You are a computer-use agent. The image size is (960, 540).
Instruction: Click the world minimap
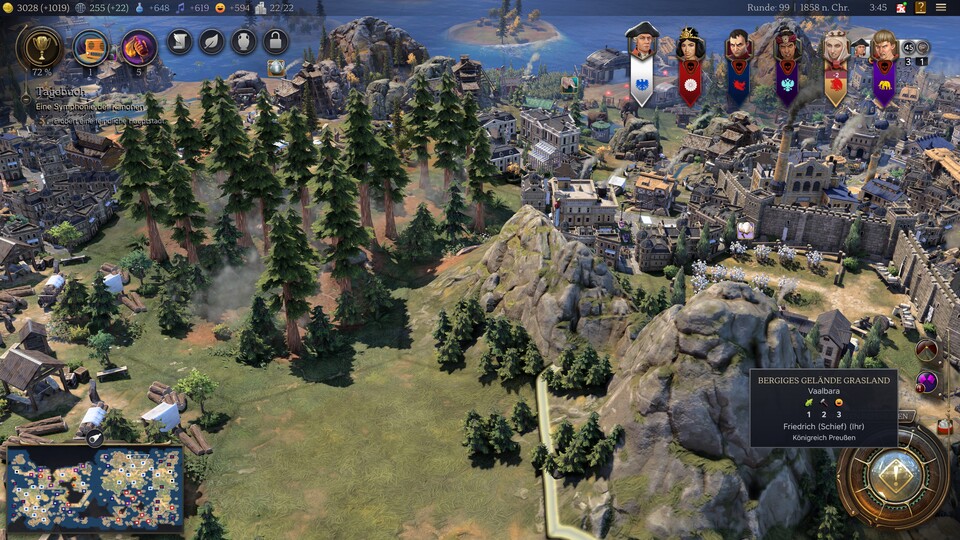pos(95,487)
